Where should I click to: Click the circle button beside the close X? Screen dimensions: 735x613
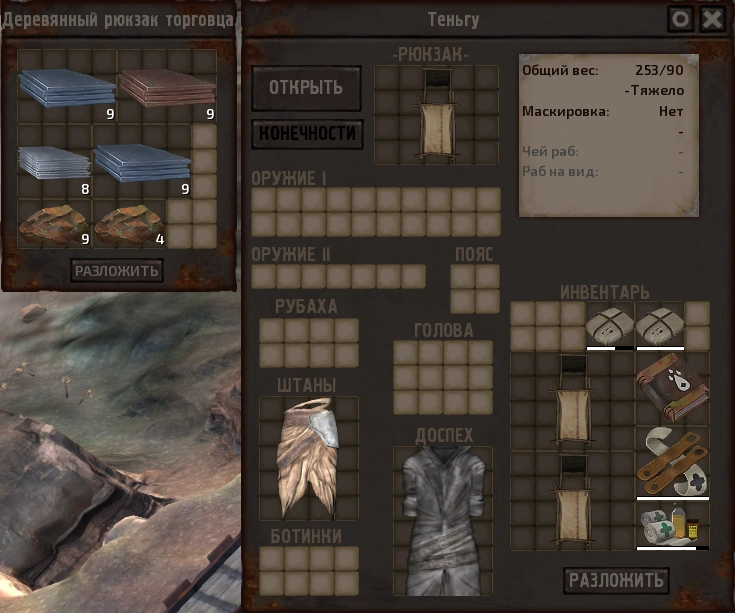[x=681, y=19]
